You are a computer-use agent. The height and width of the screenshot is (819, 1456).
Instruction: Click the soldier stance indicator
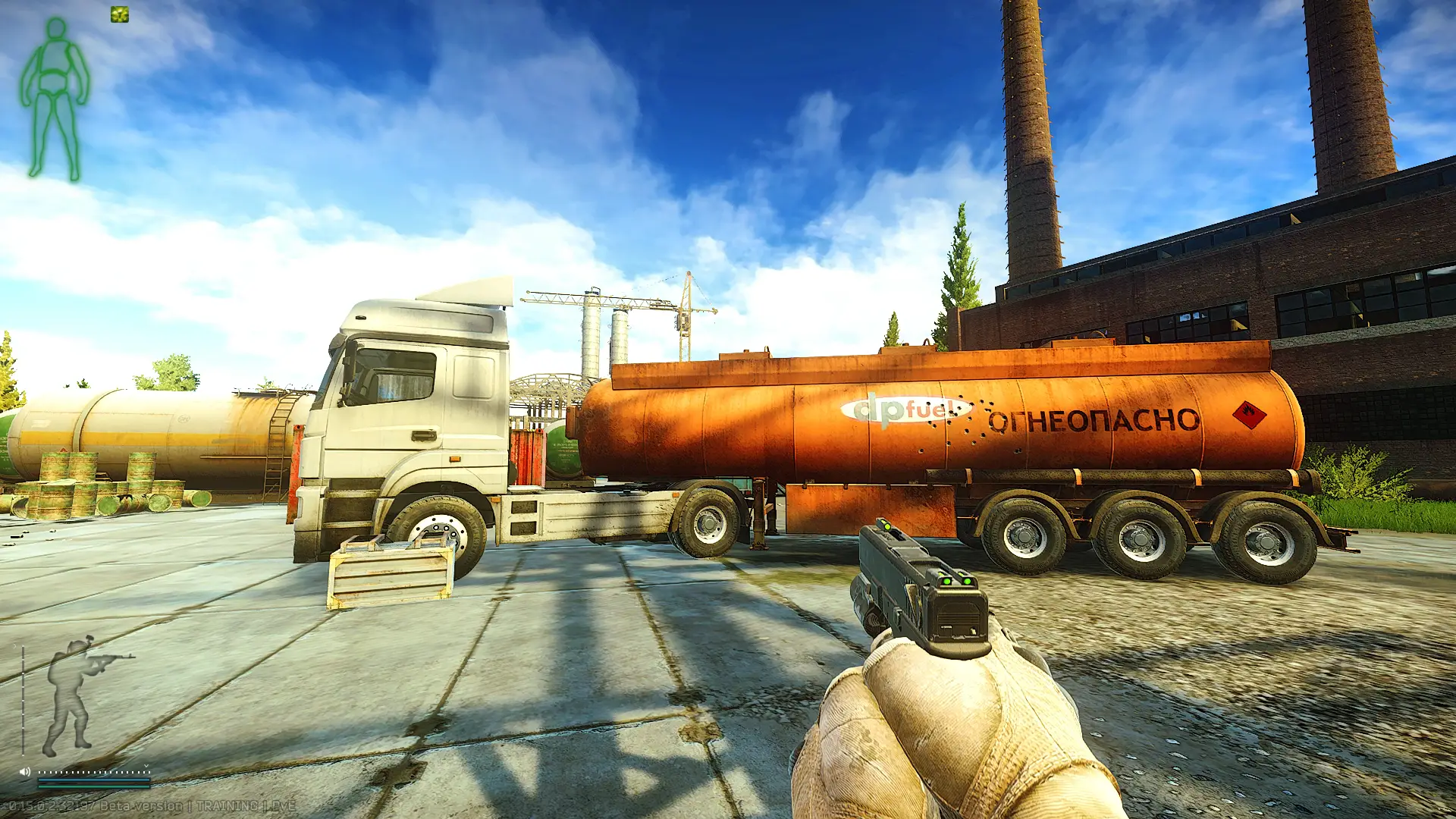point(76,694)
